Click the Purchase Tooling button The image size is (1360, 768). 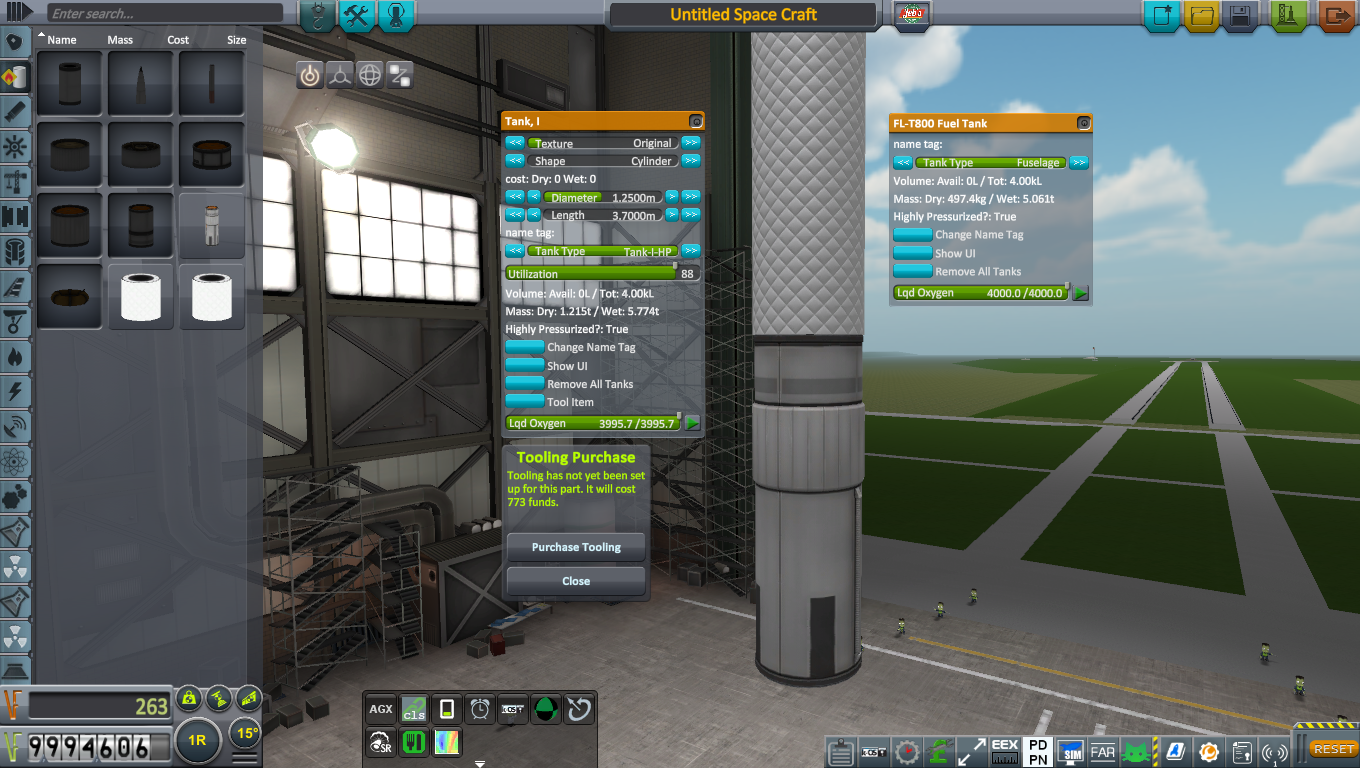[575, 547]
